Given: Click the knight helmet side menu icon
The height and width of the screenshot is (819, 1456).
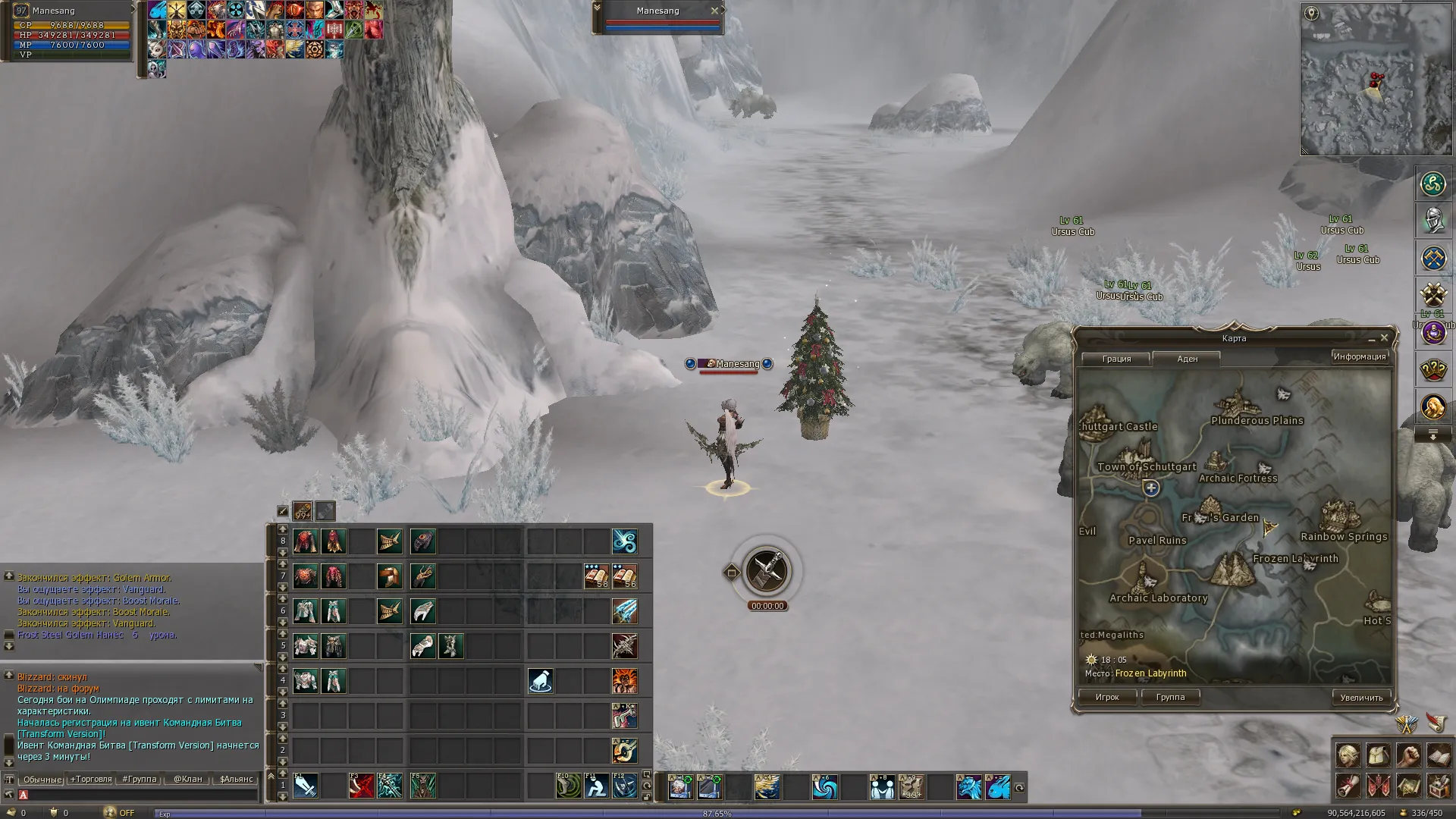Looking at the screenshot, I should coord(1433,221).
